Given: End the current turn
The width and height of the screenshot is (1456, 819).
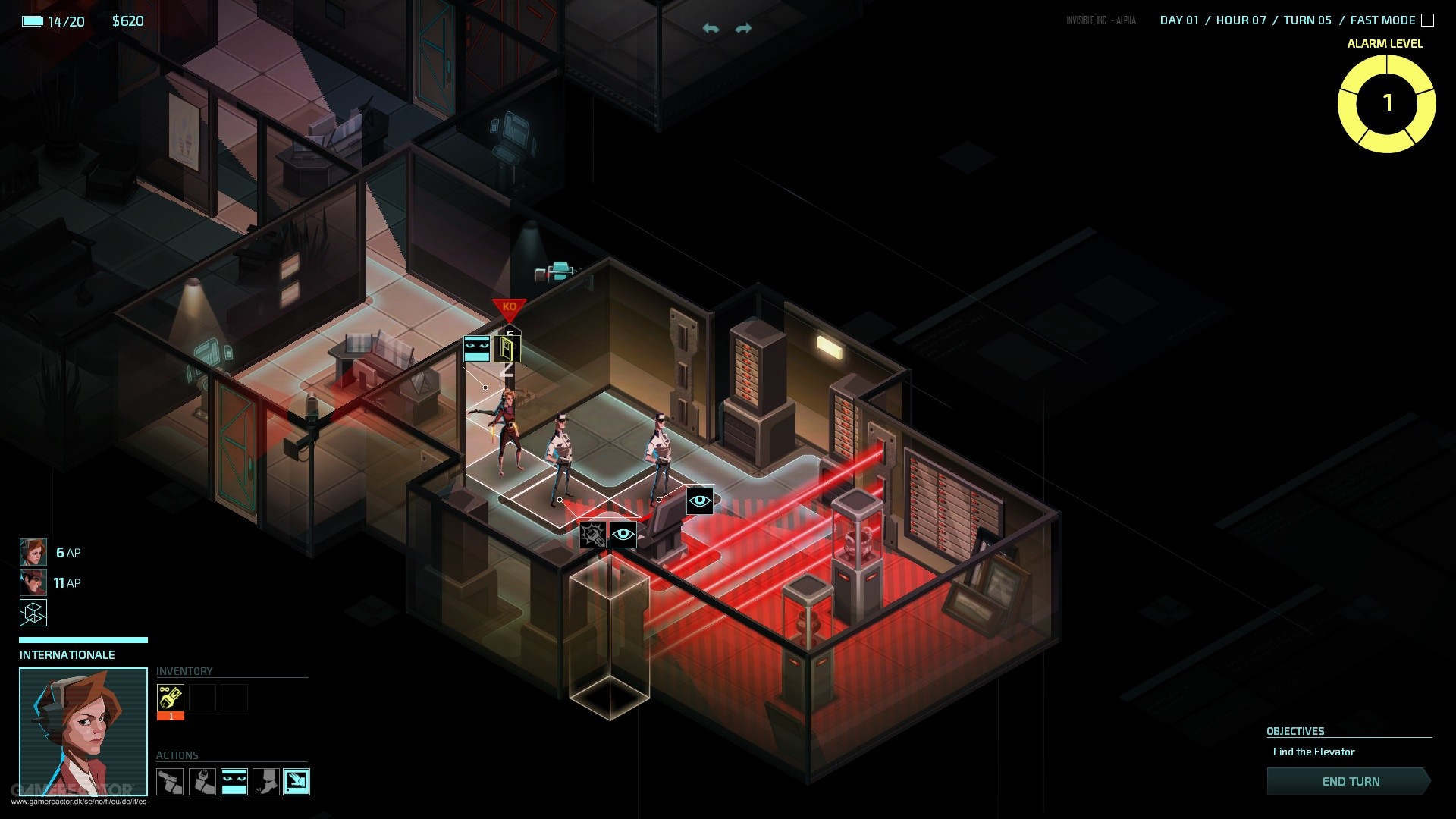Looking at the screenshot, I should [1350, 781].
